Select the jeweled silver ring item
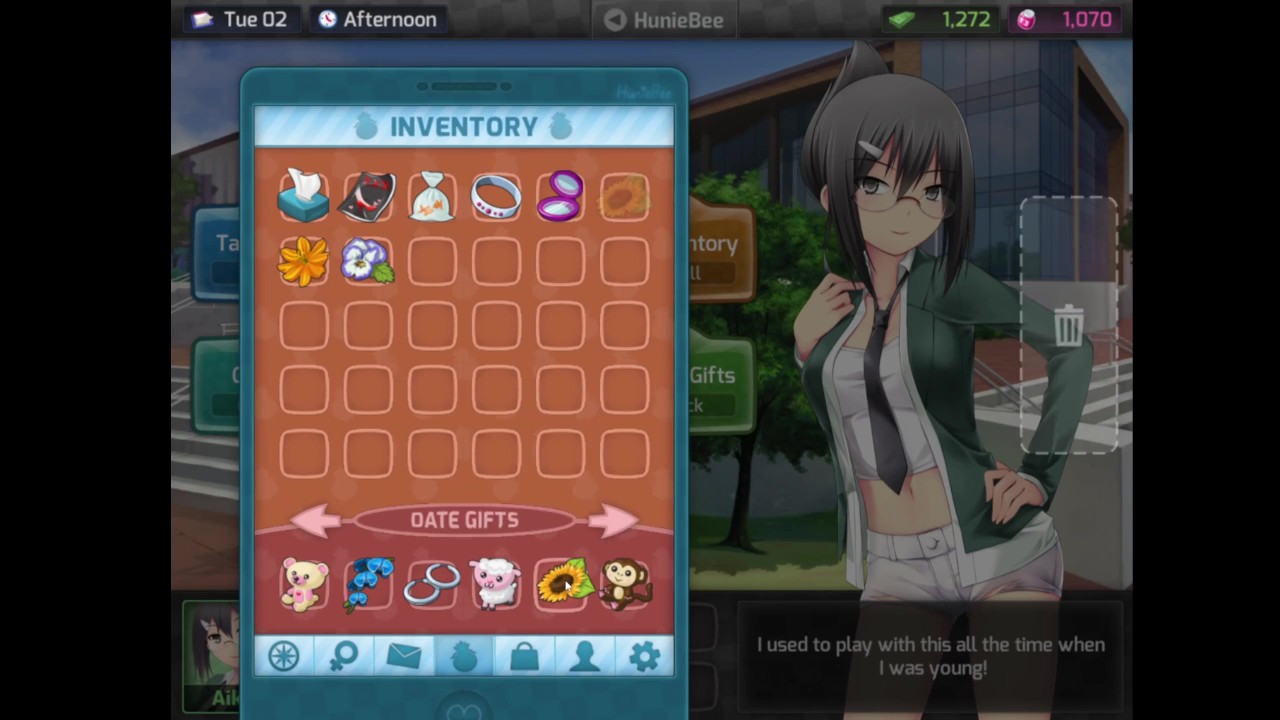 496,197
